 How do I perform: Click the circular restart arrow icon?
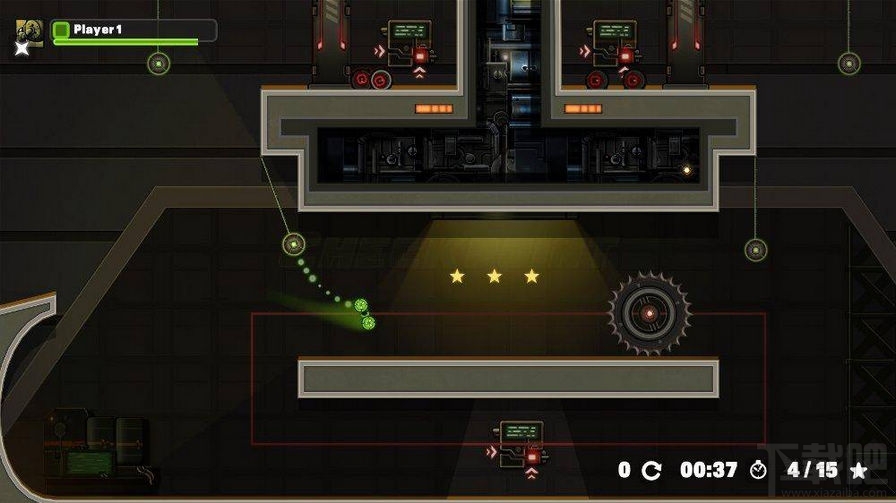(652, 470)
